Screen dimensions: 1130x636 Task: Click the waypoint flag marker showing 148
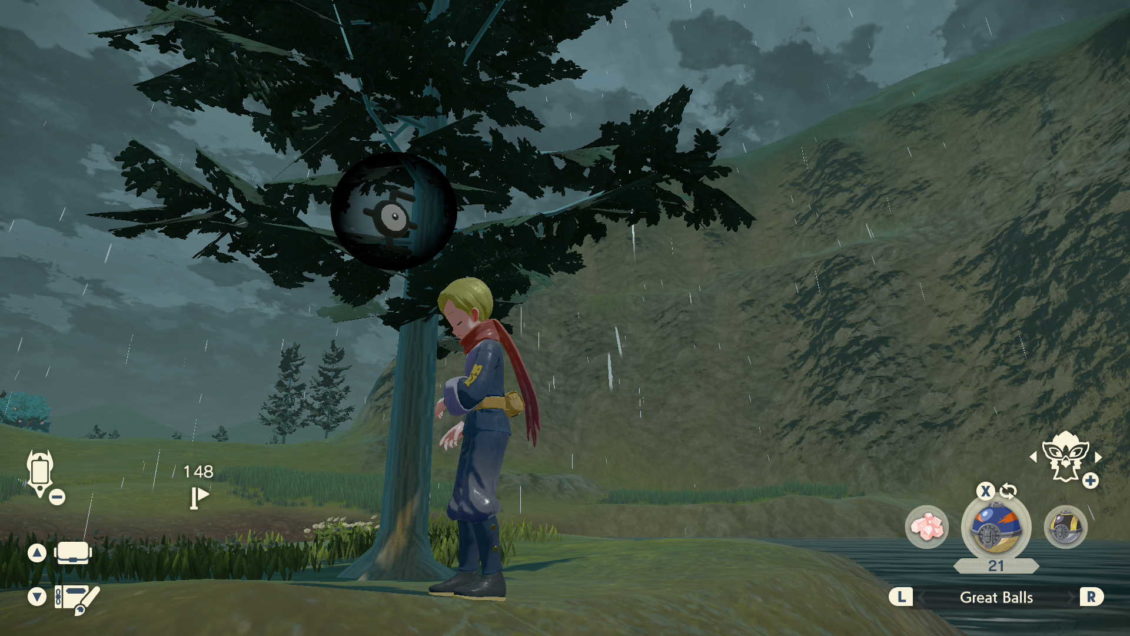click(x=199, y=496)
